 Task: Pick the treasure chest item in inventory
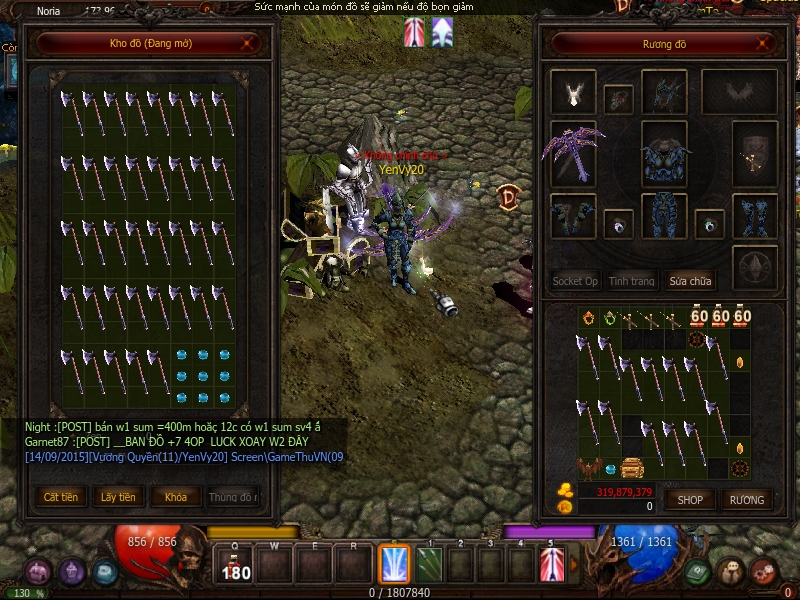632,467
